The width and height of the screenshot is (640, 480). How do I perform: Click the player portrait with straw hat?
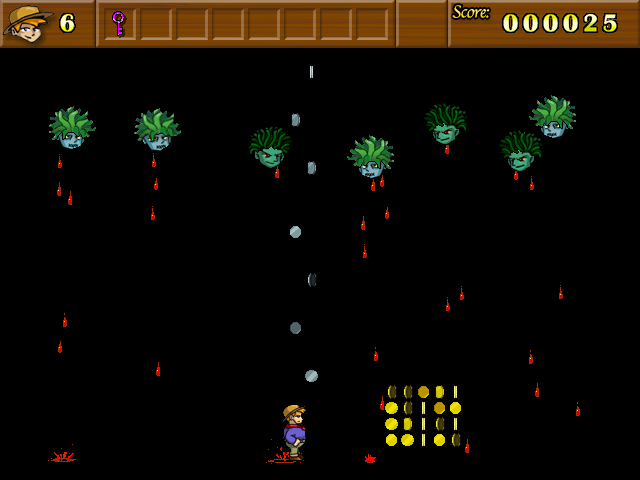point(27,23)
